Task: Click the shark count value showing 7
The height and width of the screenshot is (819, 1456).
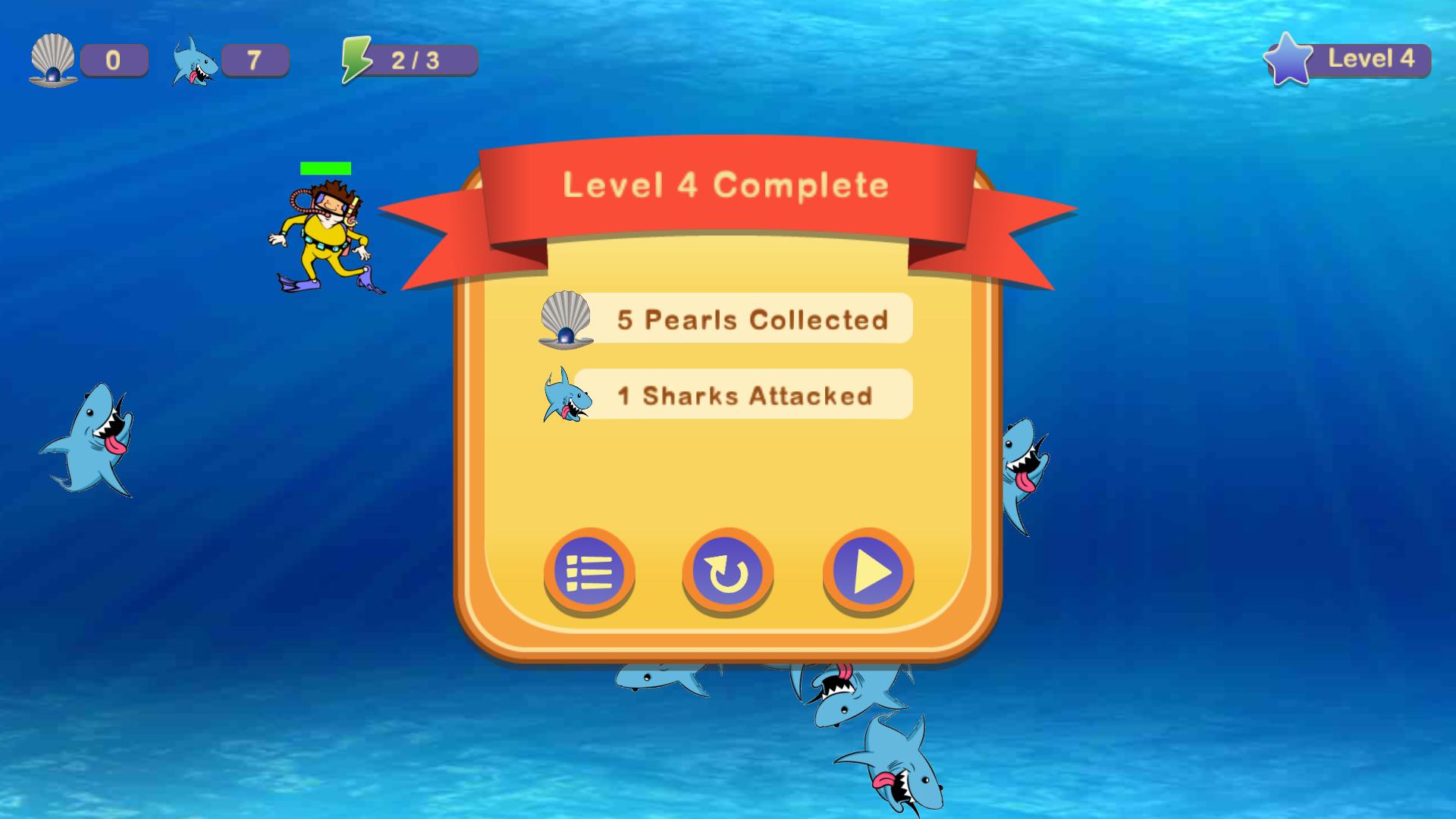Action: coord(254,61)
